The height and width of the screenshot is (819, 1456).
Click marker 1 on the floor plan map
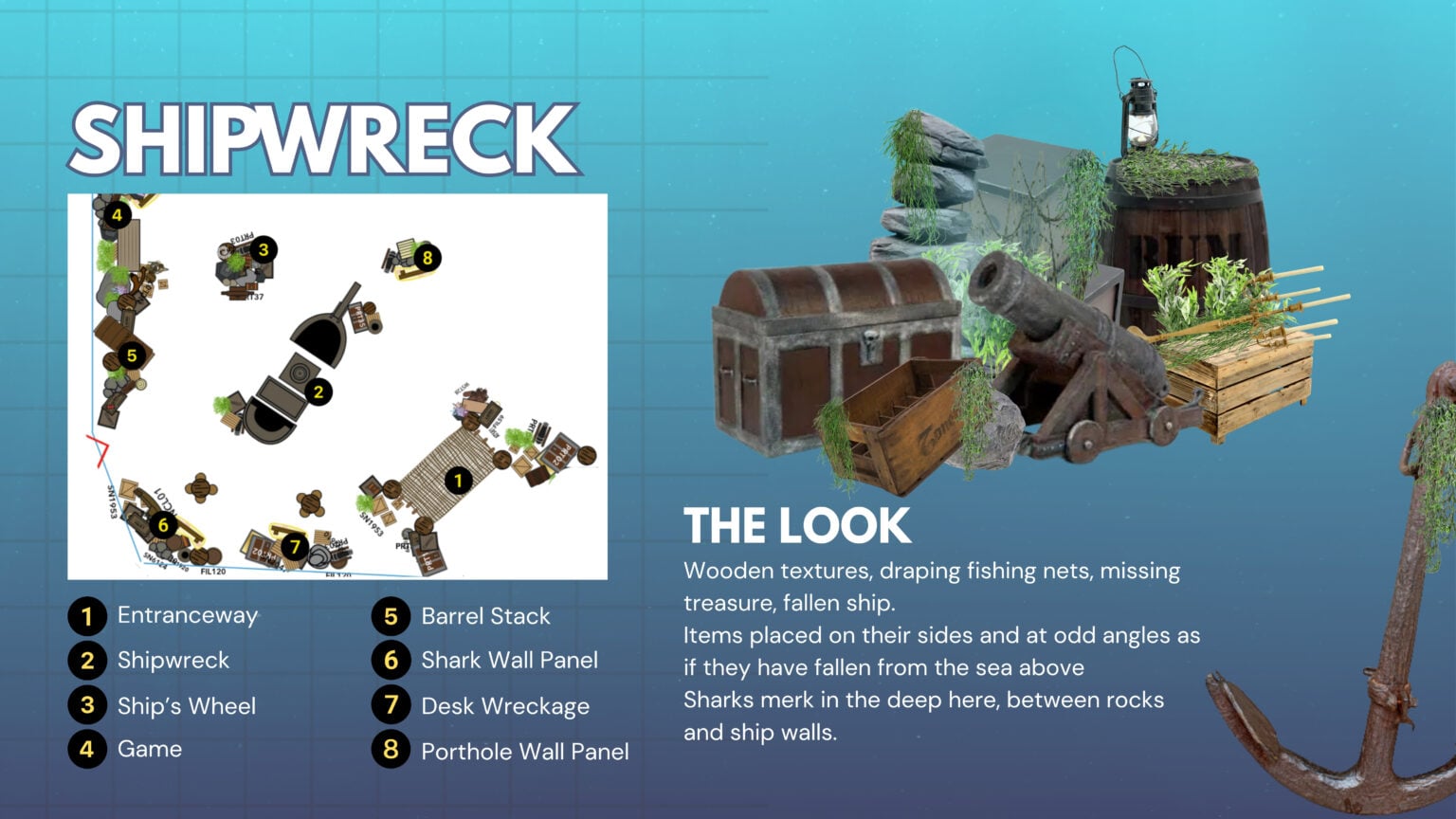(x=459, y=481)
